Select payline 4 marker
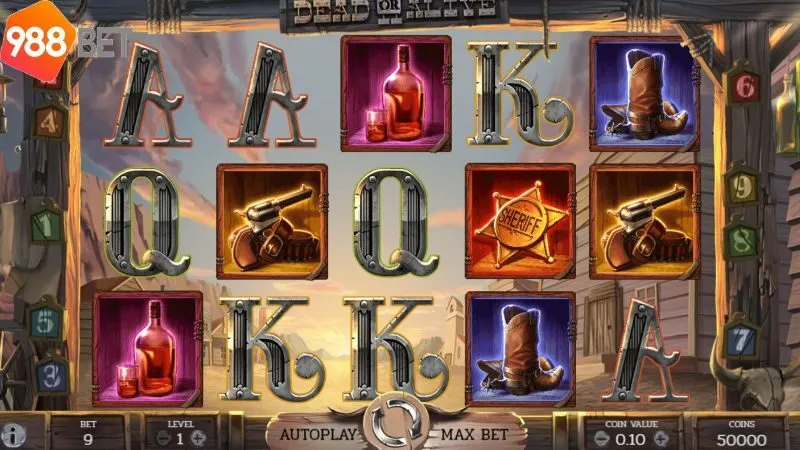This screenshot has height=450, width=800. [x=51, y=122]
